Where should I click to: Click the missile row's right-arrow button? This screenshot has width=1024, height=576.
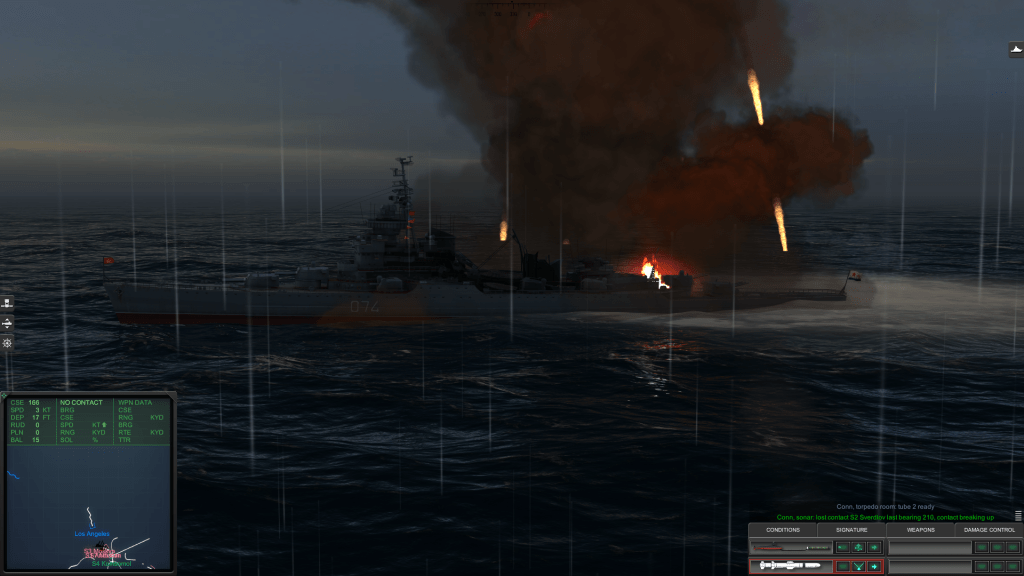pyautogui.click(x=875, y=567)
